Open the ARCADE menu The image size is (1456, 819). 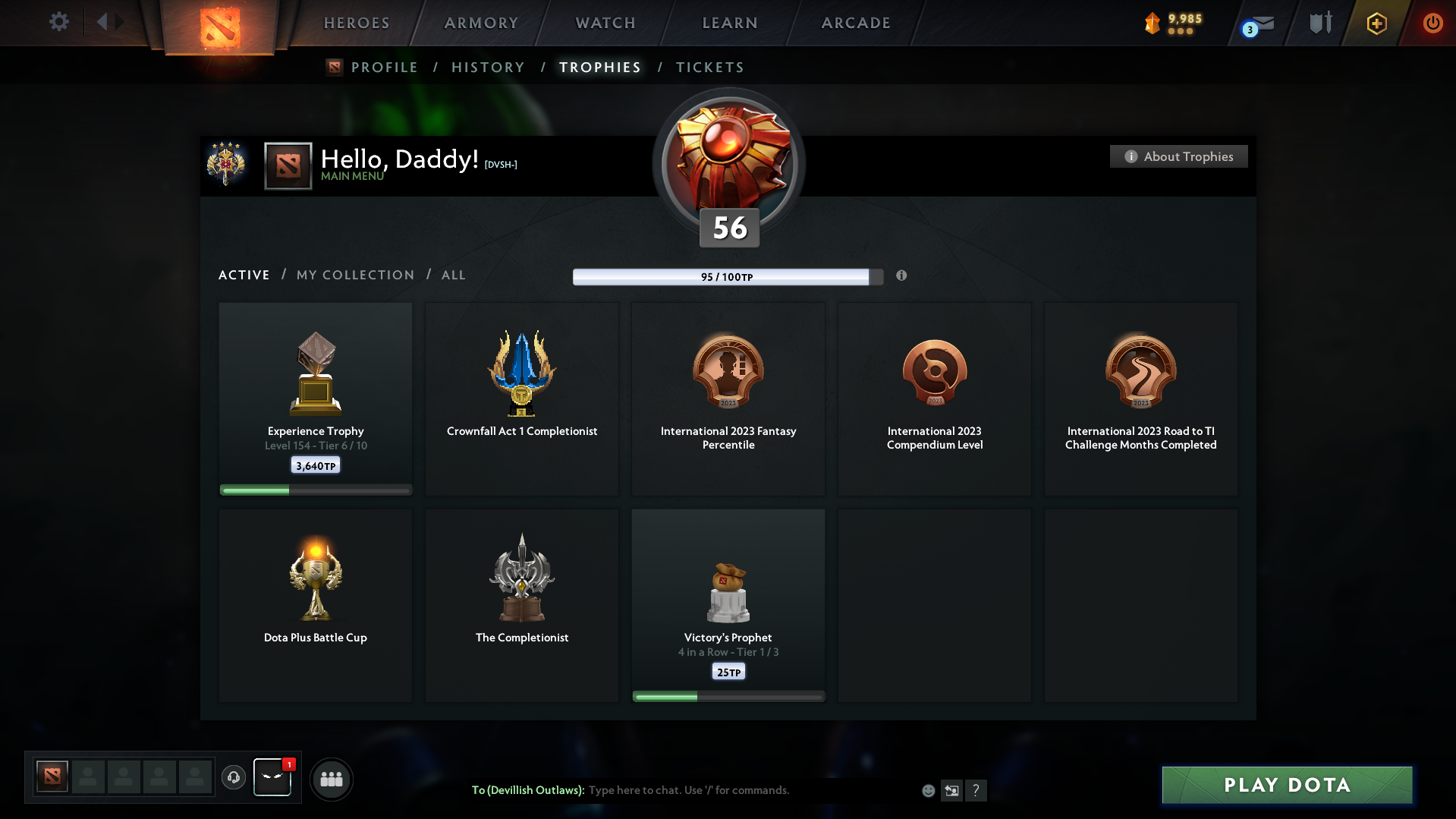pyautogui.click(x=856, y=23)
